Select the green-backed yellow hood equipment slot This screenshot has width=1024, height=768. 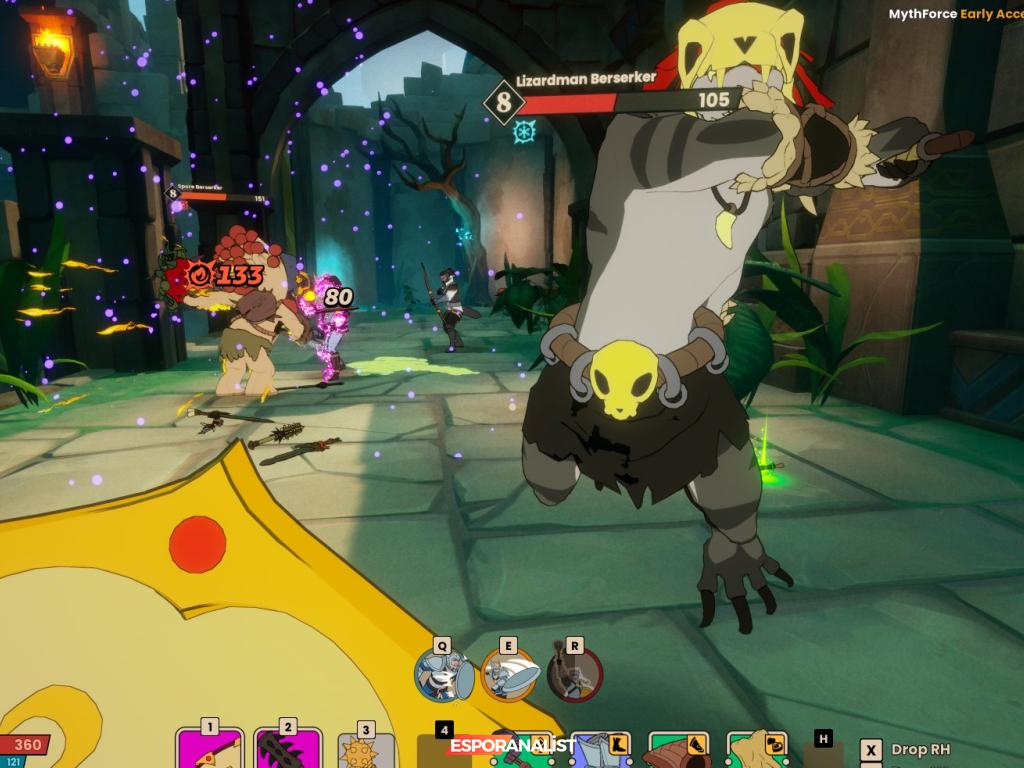point(757,750)
